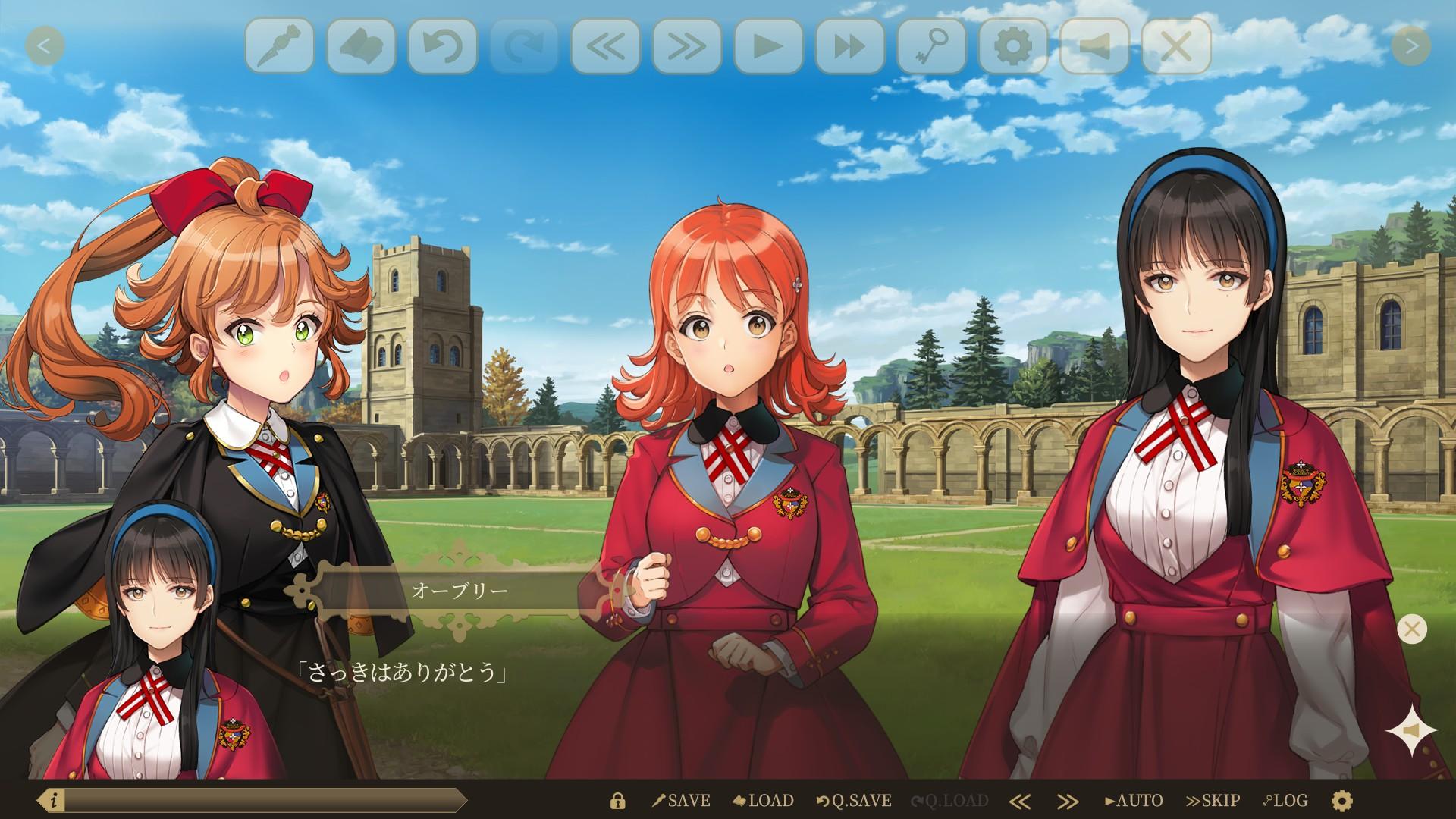Toggle AUTO text advance mode
Screen dimensions: 1456x819
tap(1133, 801)
